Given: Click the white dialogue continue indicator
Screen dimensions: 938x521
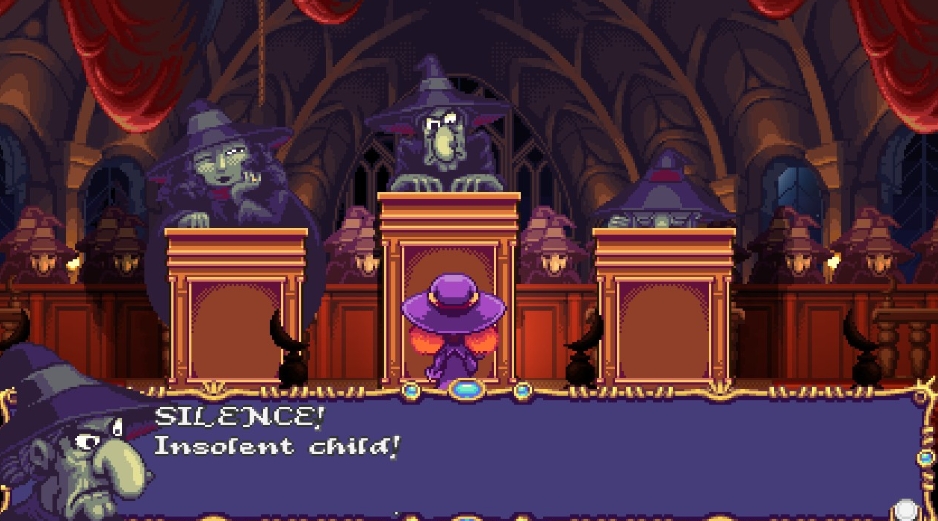Looking at the screenshot, I should tap(906, 509).
